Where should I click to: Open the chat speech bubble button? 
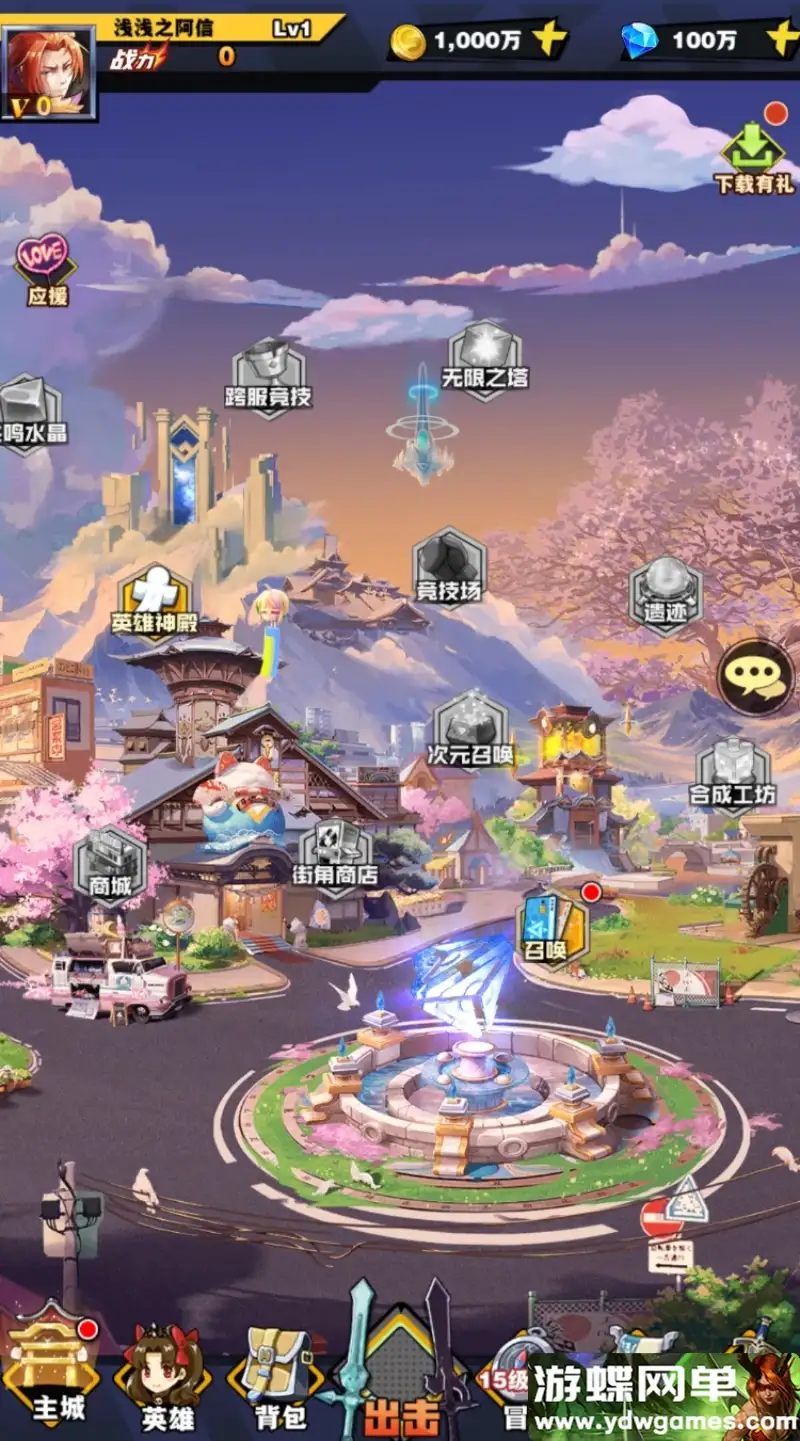click(757, 678)
